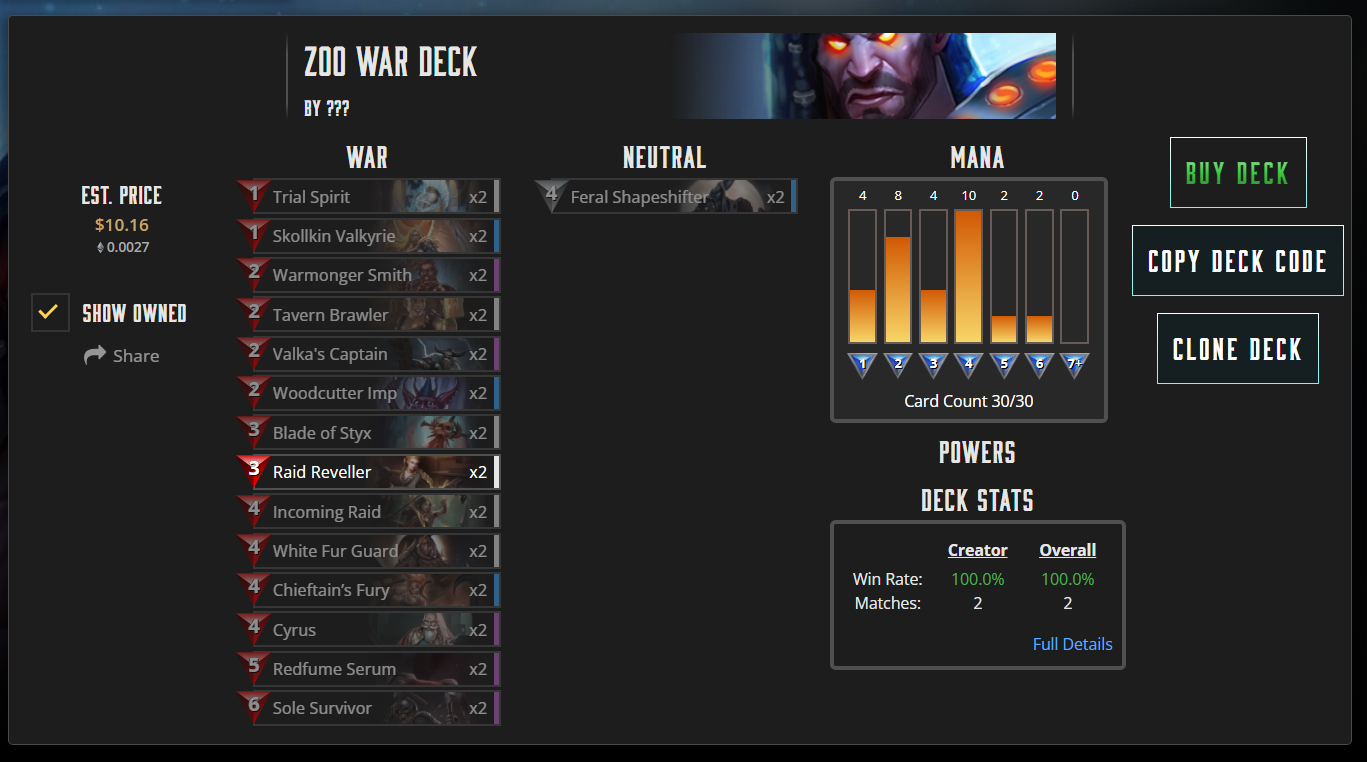Screen dimensions: 1367x762
Task: Choose the Sole Survivor card
Action: pos(370,708)
